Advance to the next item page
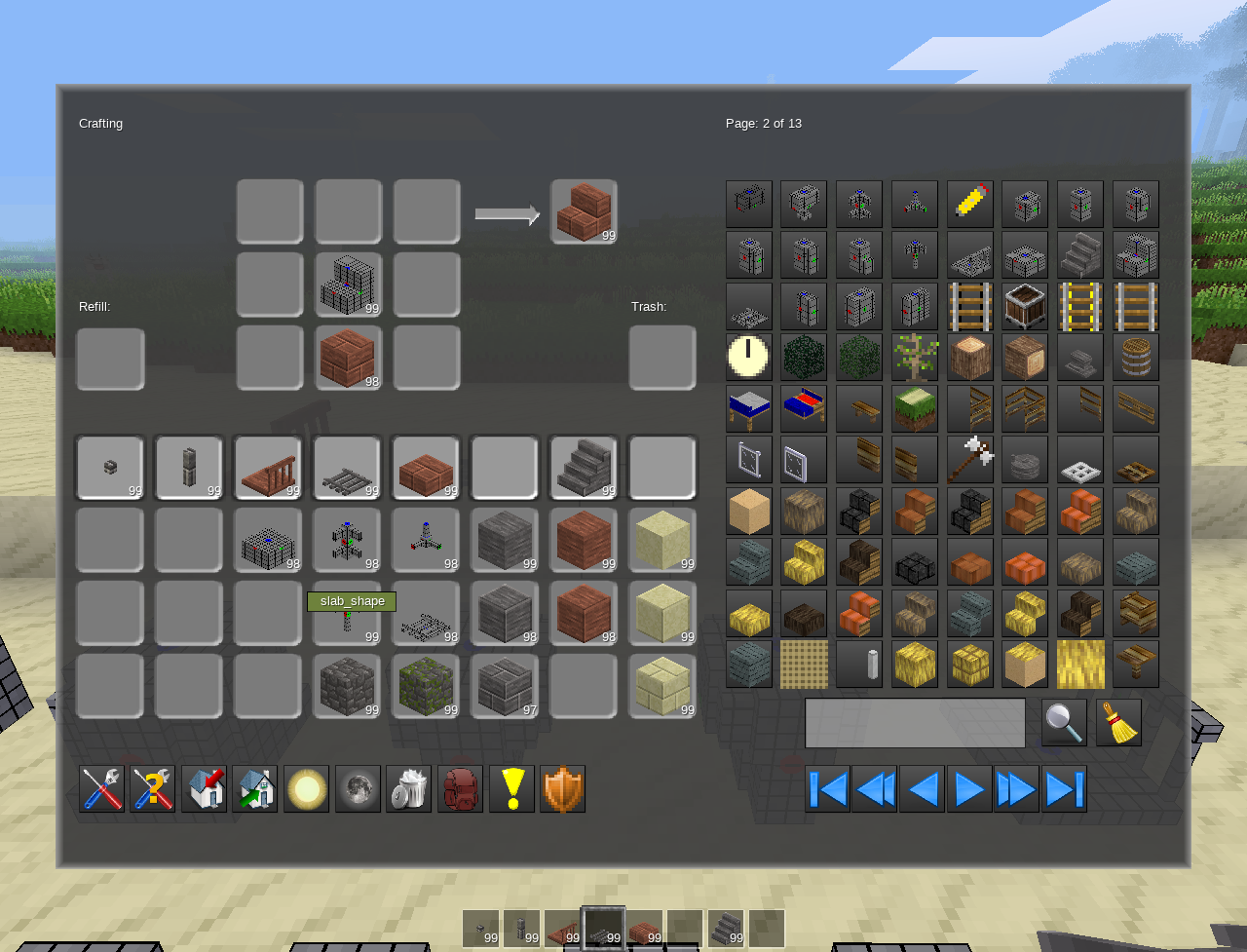The image size is (1247, 952). (967, 788)
